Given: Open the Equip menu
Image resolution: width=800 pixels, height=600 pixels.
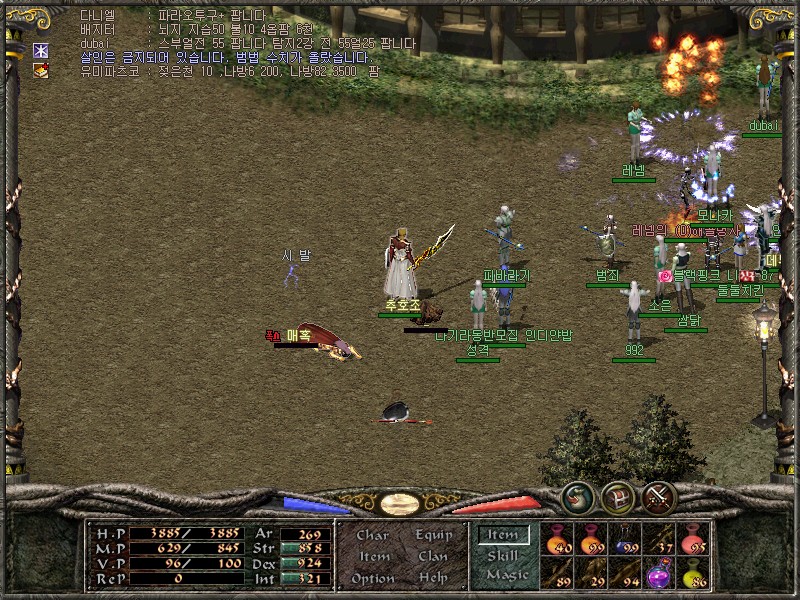Looking at the screenshot, I should (x=432, y=536).
